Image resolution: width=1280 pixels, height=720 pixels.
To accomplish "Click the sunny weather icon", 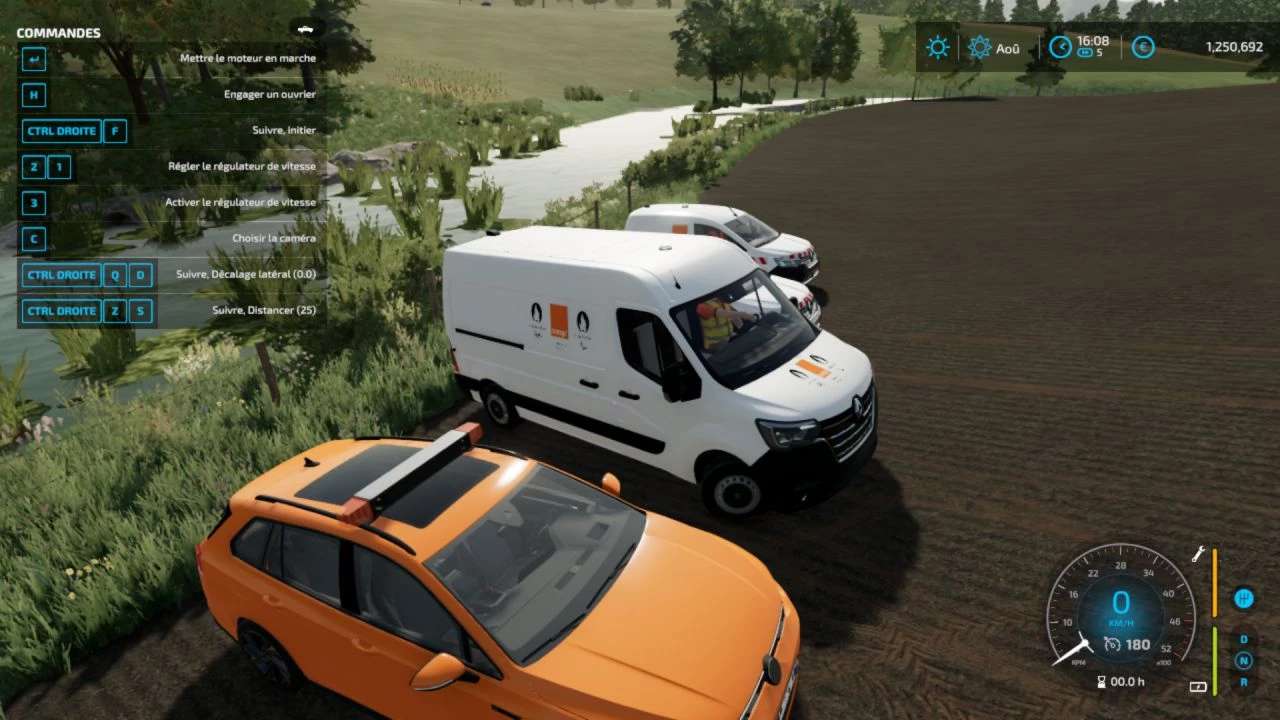I will coord(937,47).
